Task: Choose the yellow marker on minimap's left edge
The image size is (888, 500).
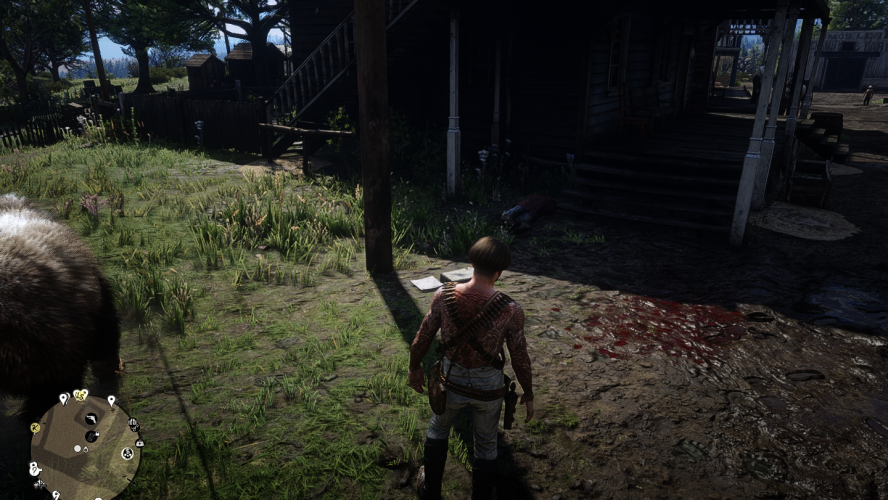Action: pos(34,427)
